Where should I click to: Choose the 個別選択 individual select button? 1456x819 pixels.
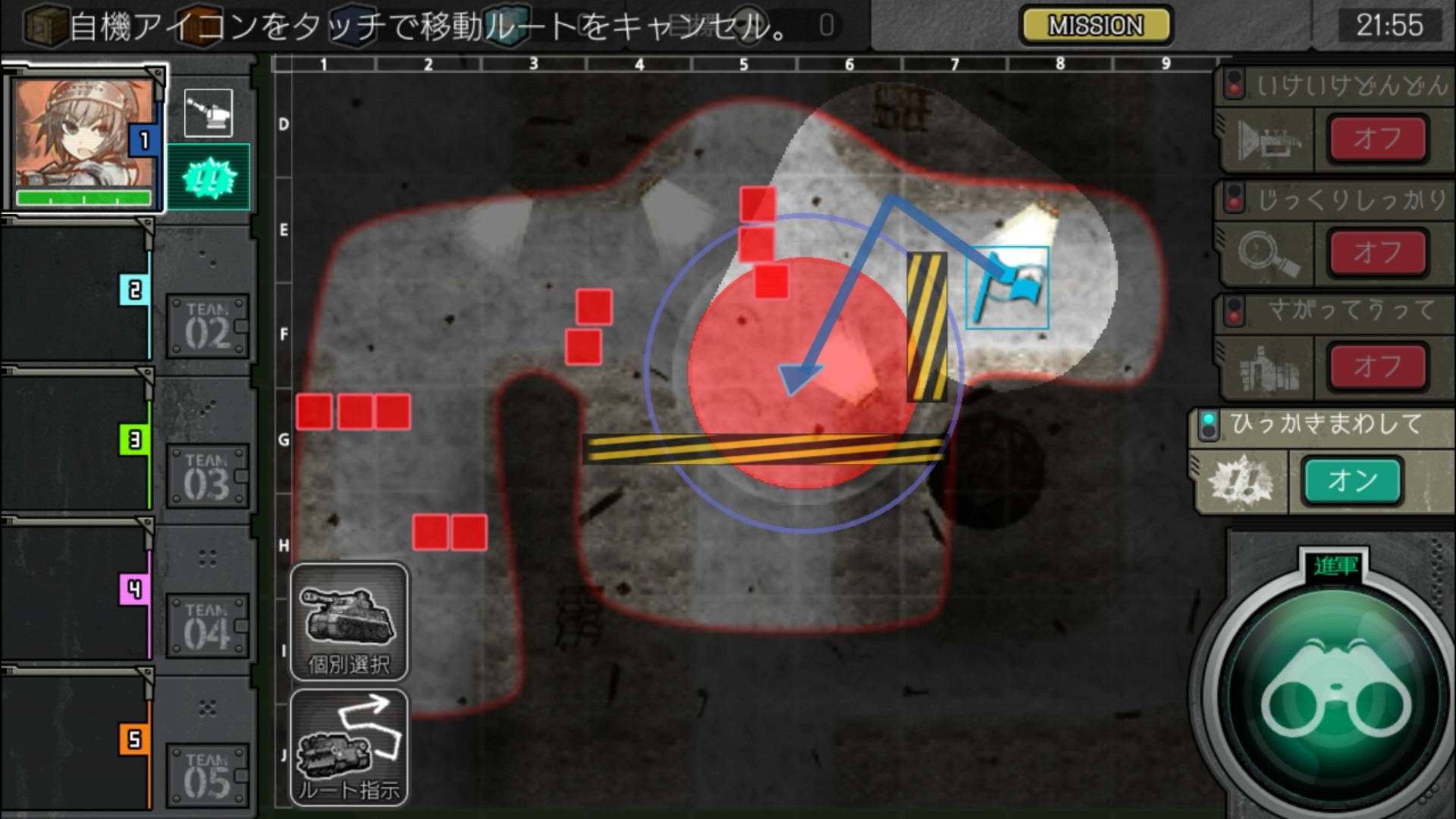(349, 623)
